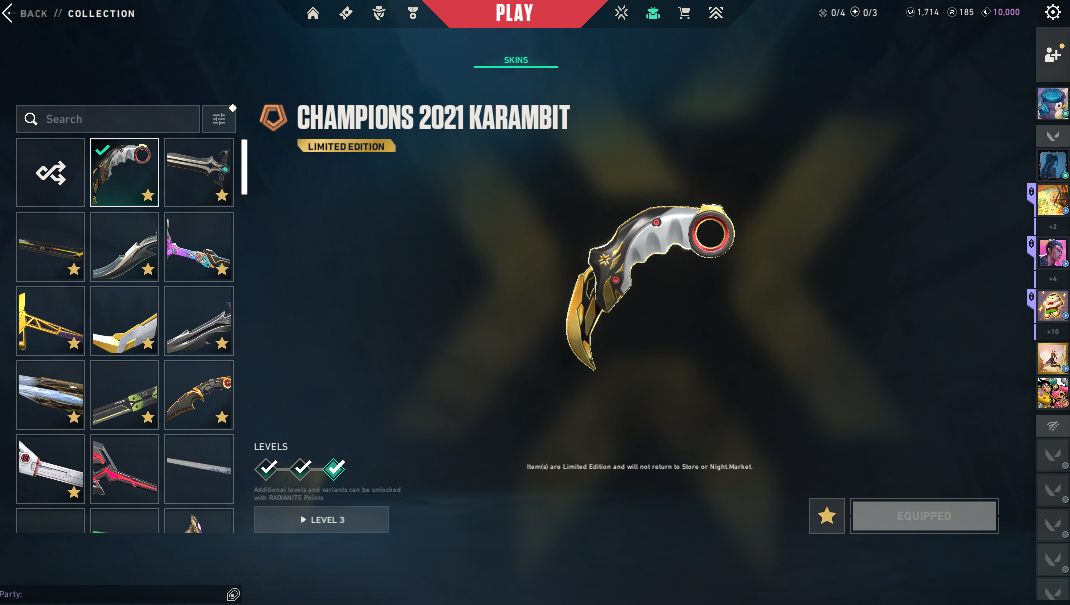The image size is (1070, 605).
Task: Play the Level 3 preview video
Action: 321,520
